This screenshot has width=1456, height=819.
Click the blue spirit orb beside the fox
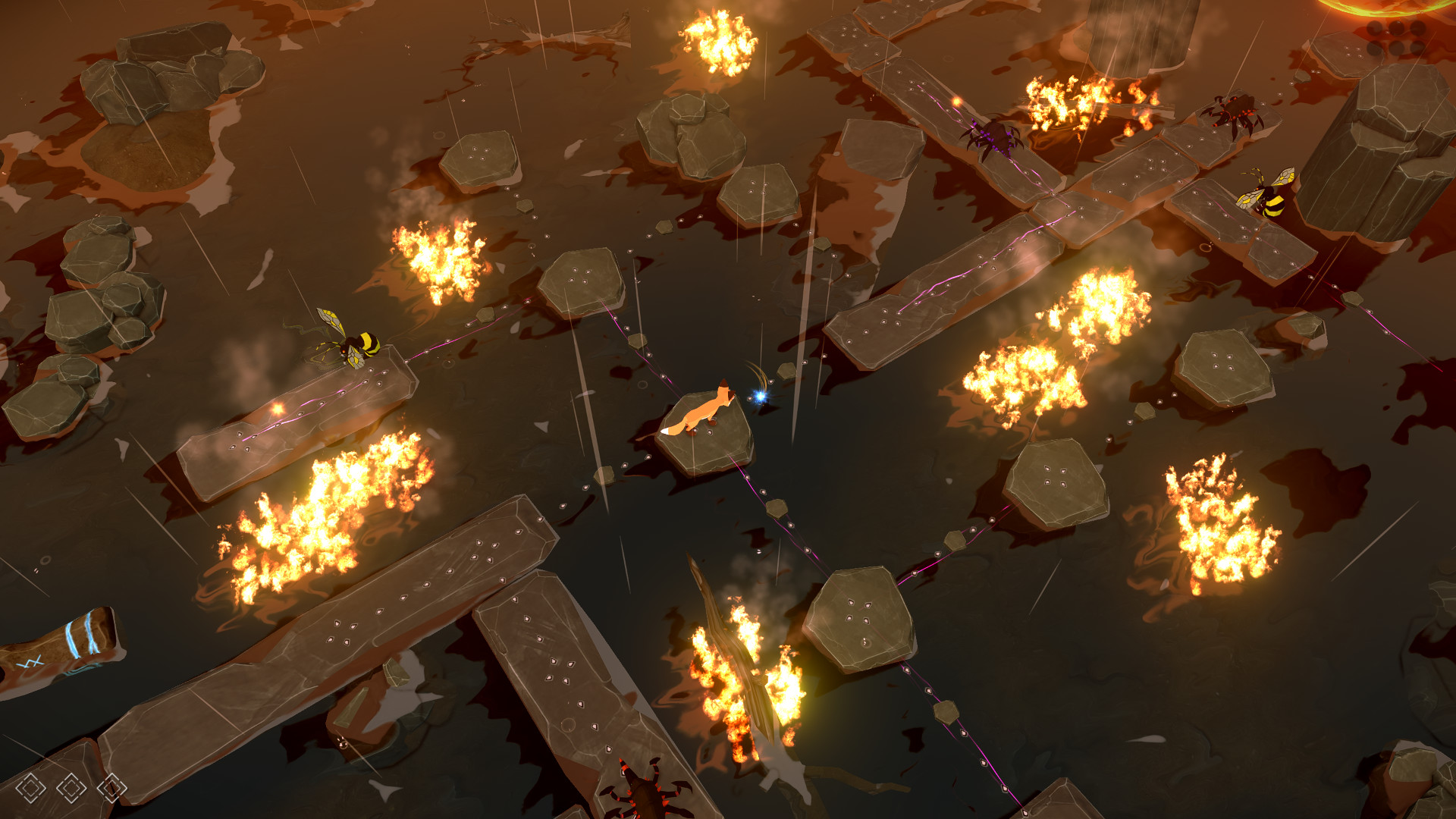[x=758, y=394]
